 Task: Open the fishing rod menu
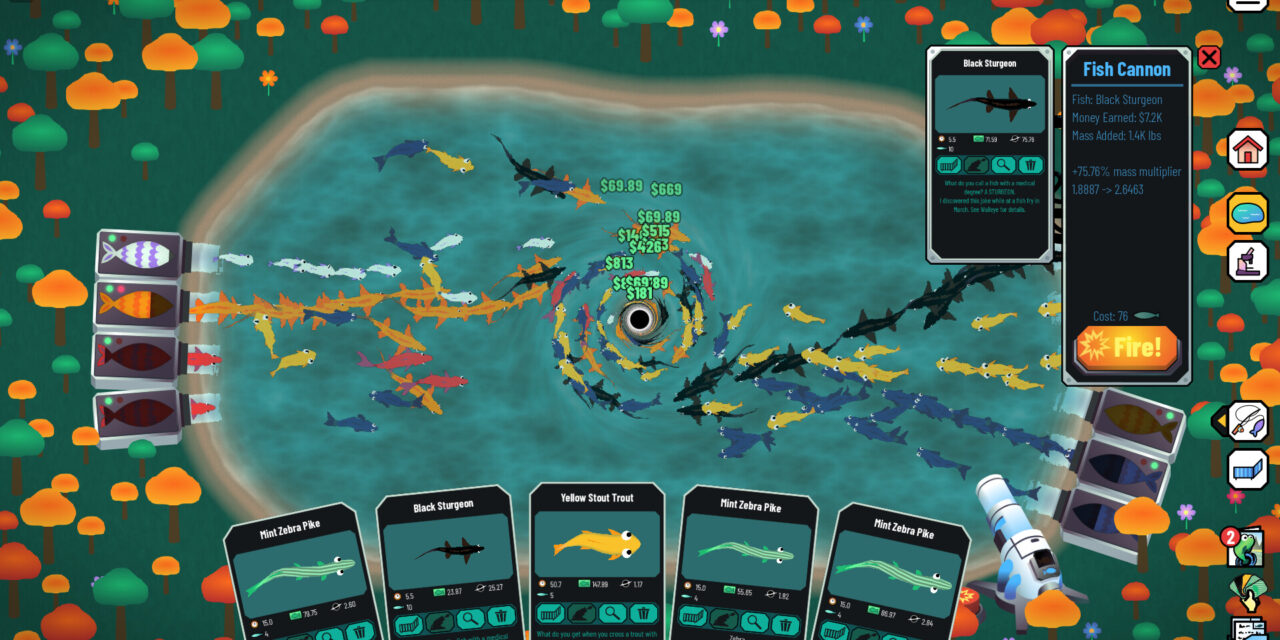tap(1247, 421)
